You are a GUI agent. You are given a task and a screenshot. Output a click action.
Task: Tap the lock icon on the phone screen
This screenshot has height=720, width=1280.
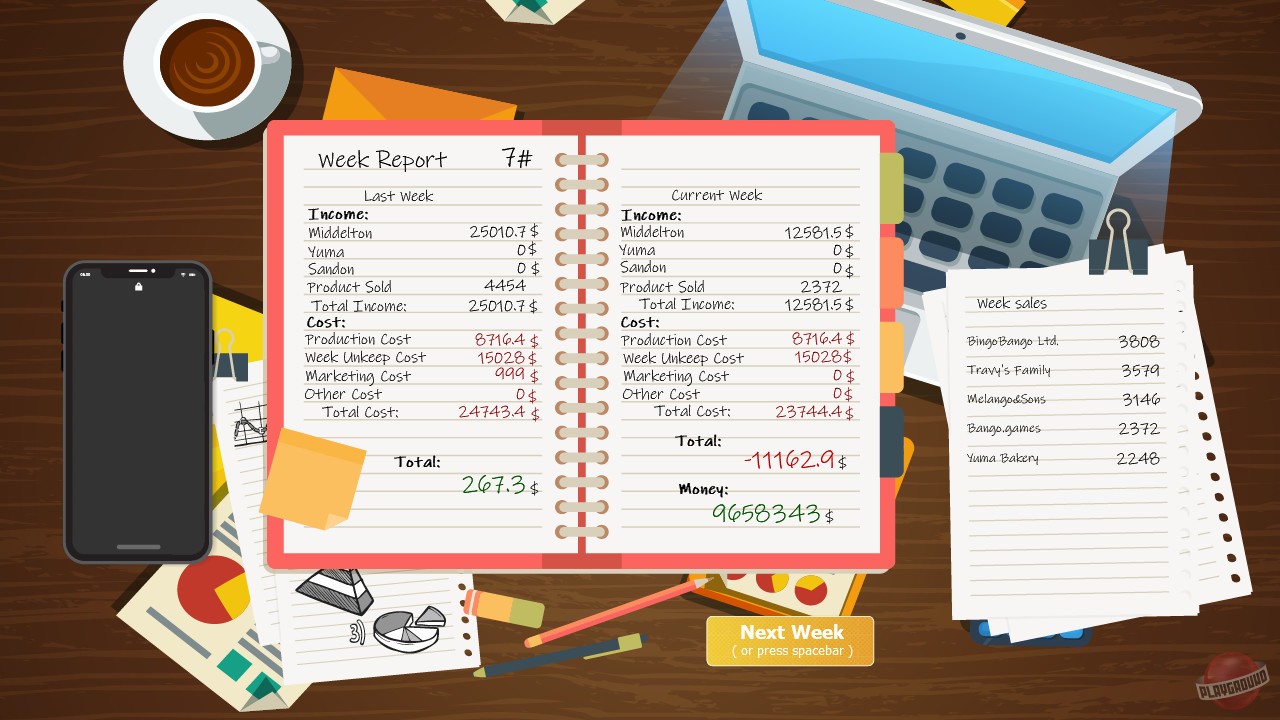click(138, 287)
